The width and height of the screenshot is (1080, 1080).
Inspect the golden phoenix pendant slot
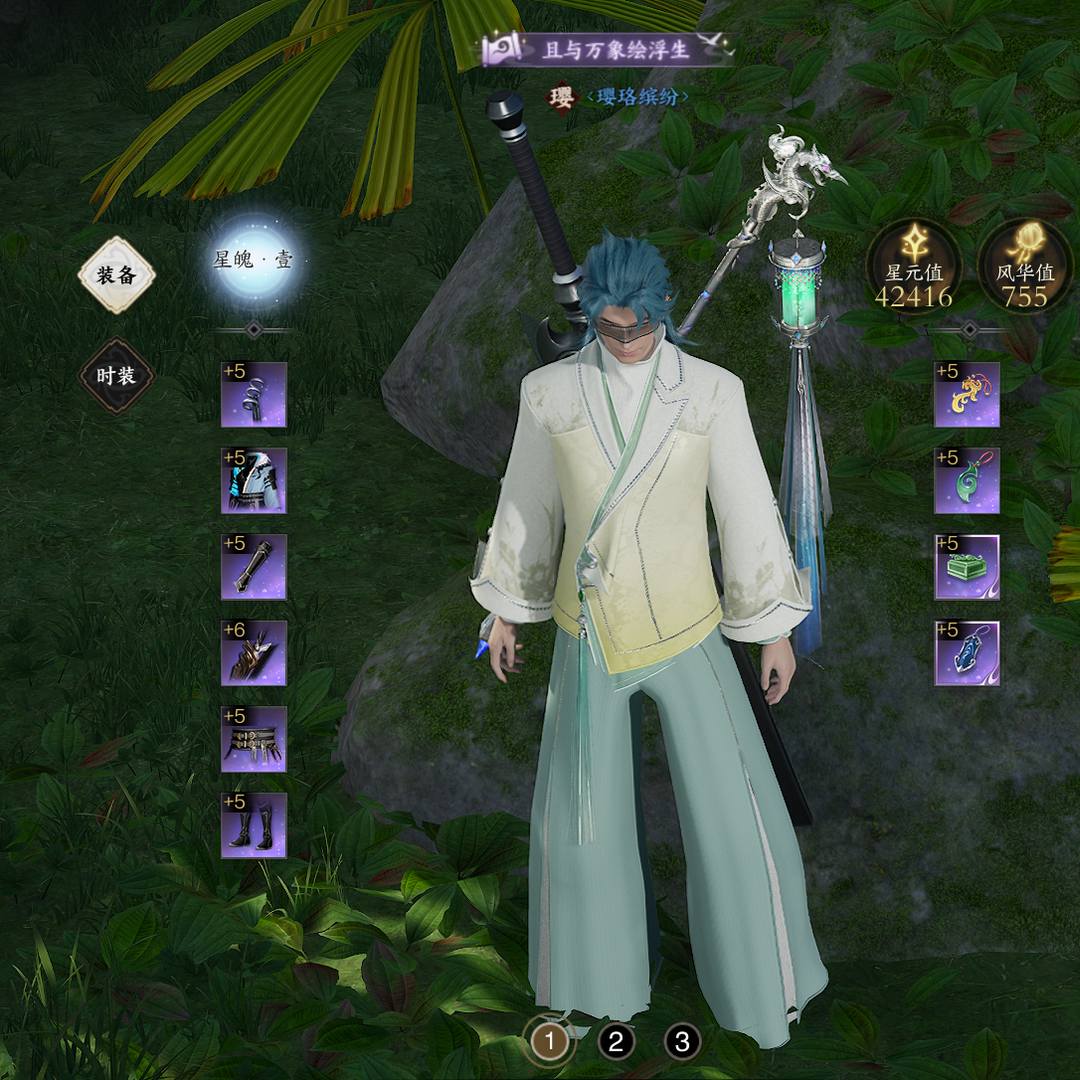[967, 395]
